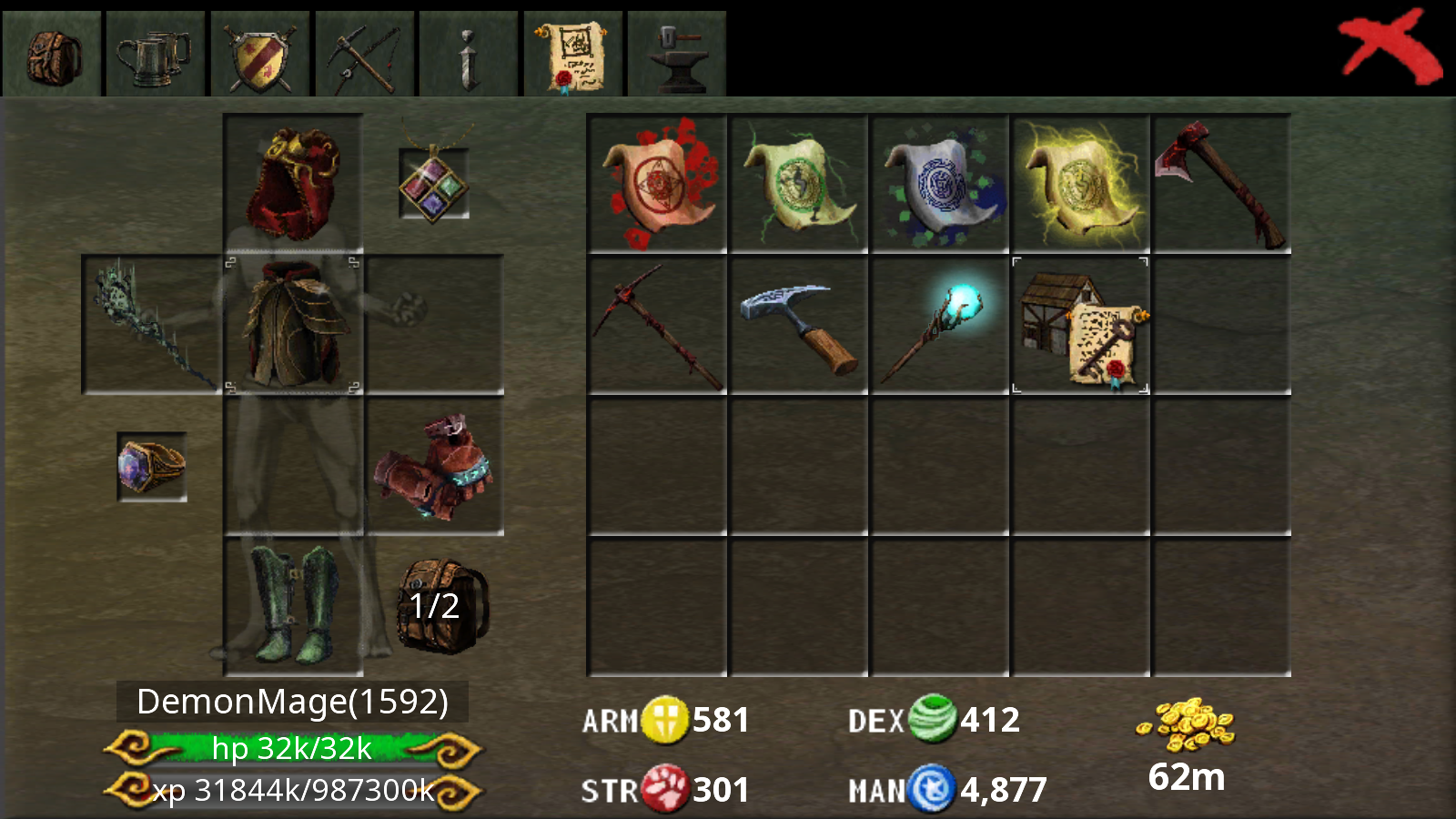Click the xp 31844k/987300k progress bar
This screenshot has width=1456, height=819.
[x=291, y=790]
